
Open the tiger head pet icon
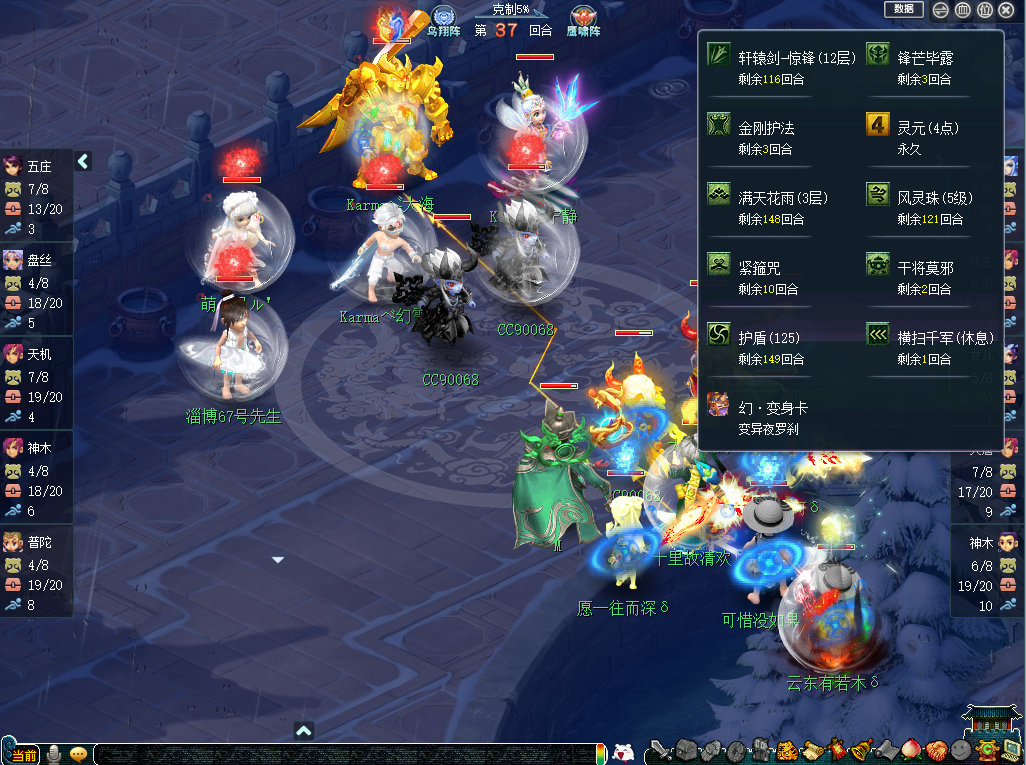(x=786, y=751)
